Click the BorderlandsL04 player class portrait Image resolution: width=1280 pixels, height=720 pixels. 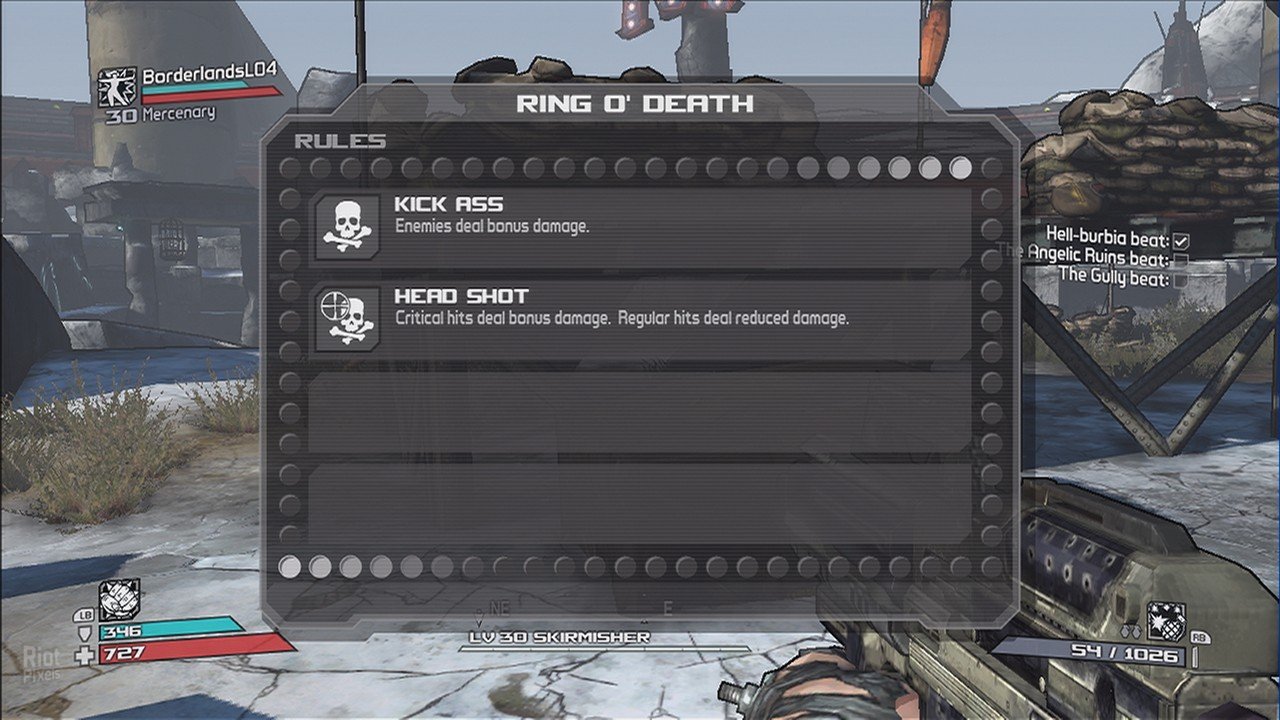click(x=117, y=88)
